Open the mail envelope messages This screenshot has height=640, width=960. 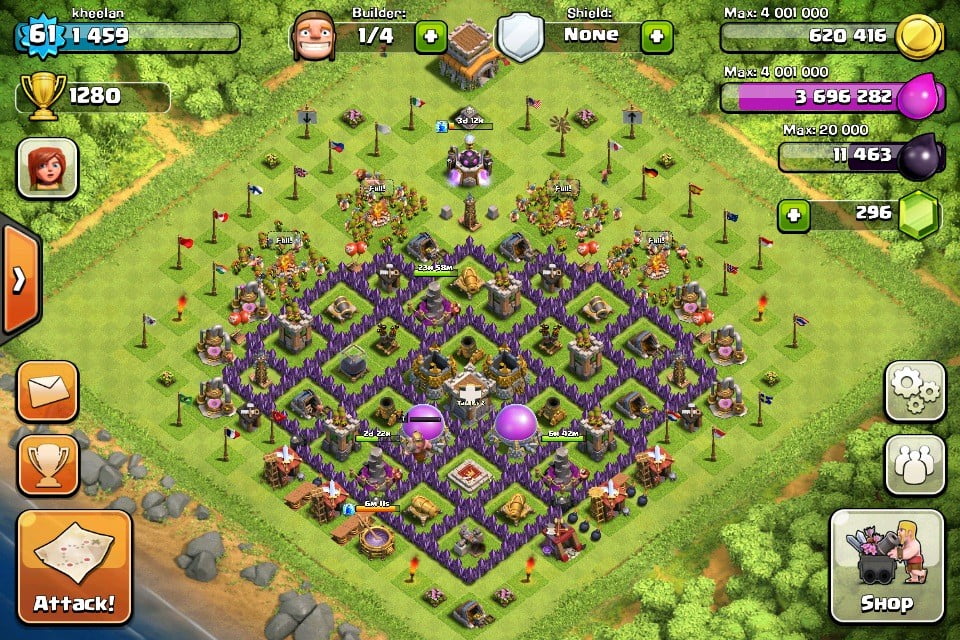47,391
